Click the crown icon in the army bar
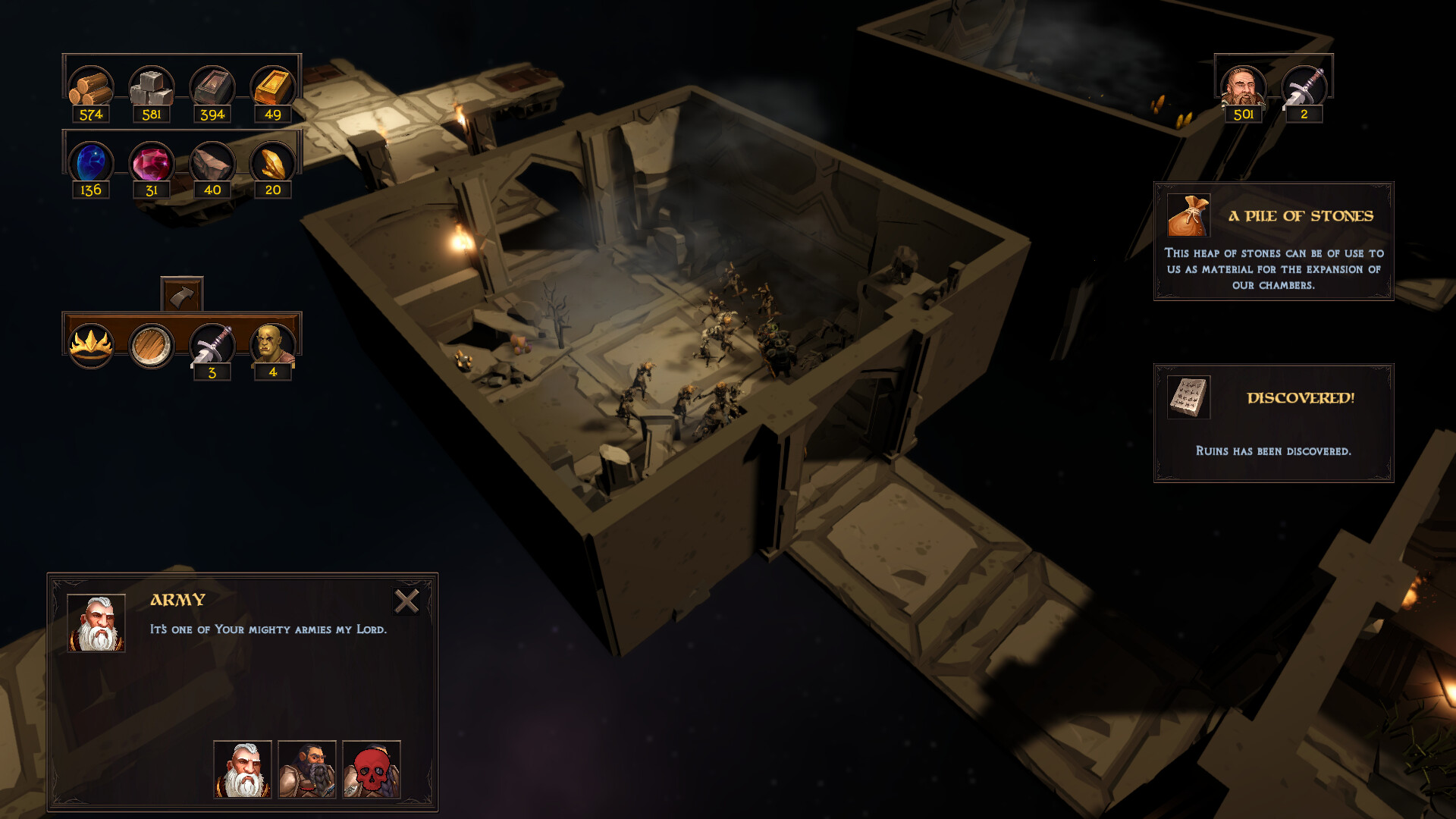 click(90, 345)
